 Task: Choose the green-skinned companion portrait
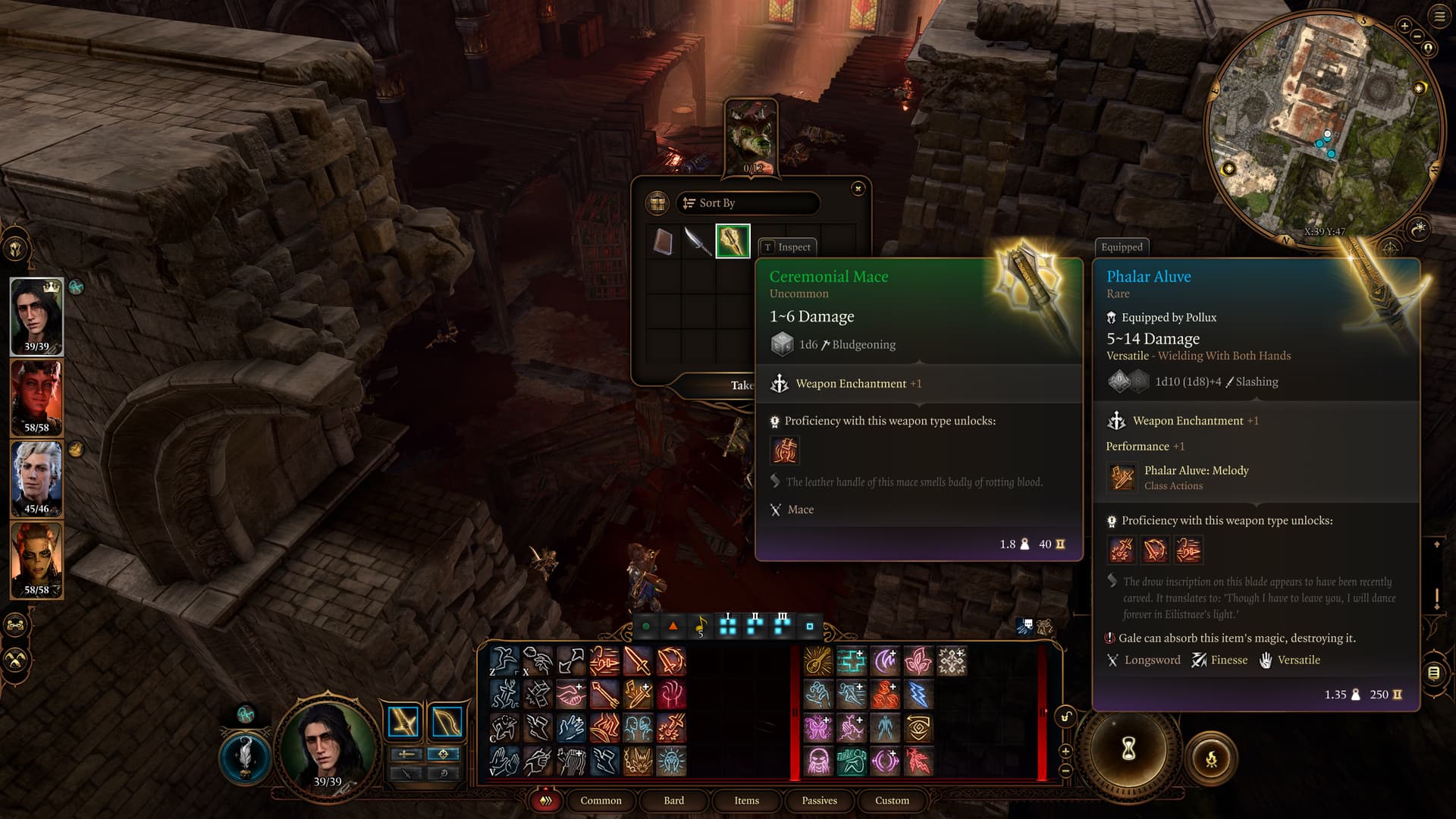36,560
